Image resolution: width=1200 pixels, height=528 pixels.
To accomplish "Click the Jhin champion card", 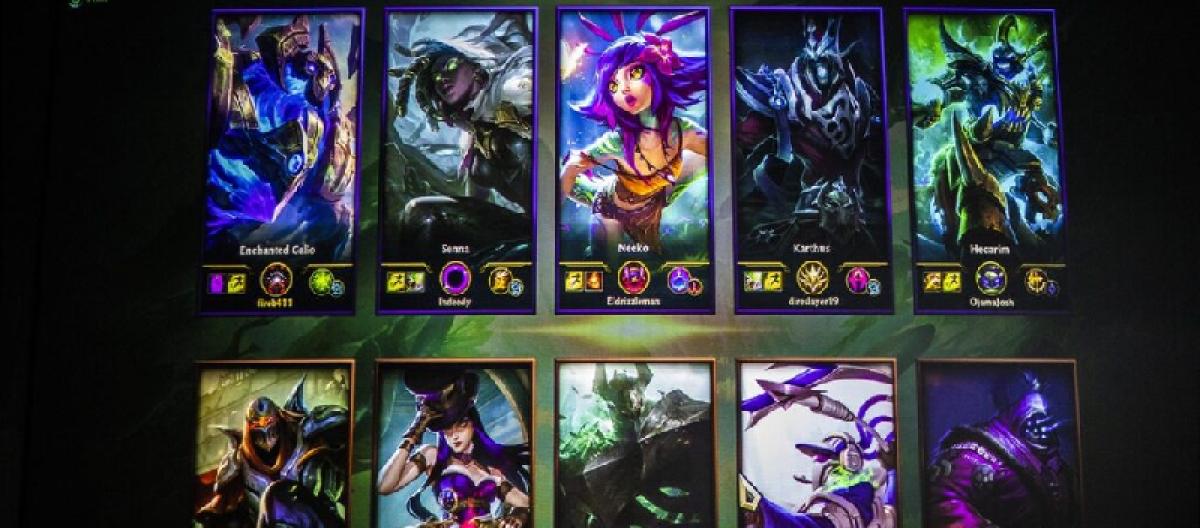I will [x=998, y=445].
